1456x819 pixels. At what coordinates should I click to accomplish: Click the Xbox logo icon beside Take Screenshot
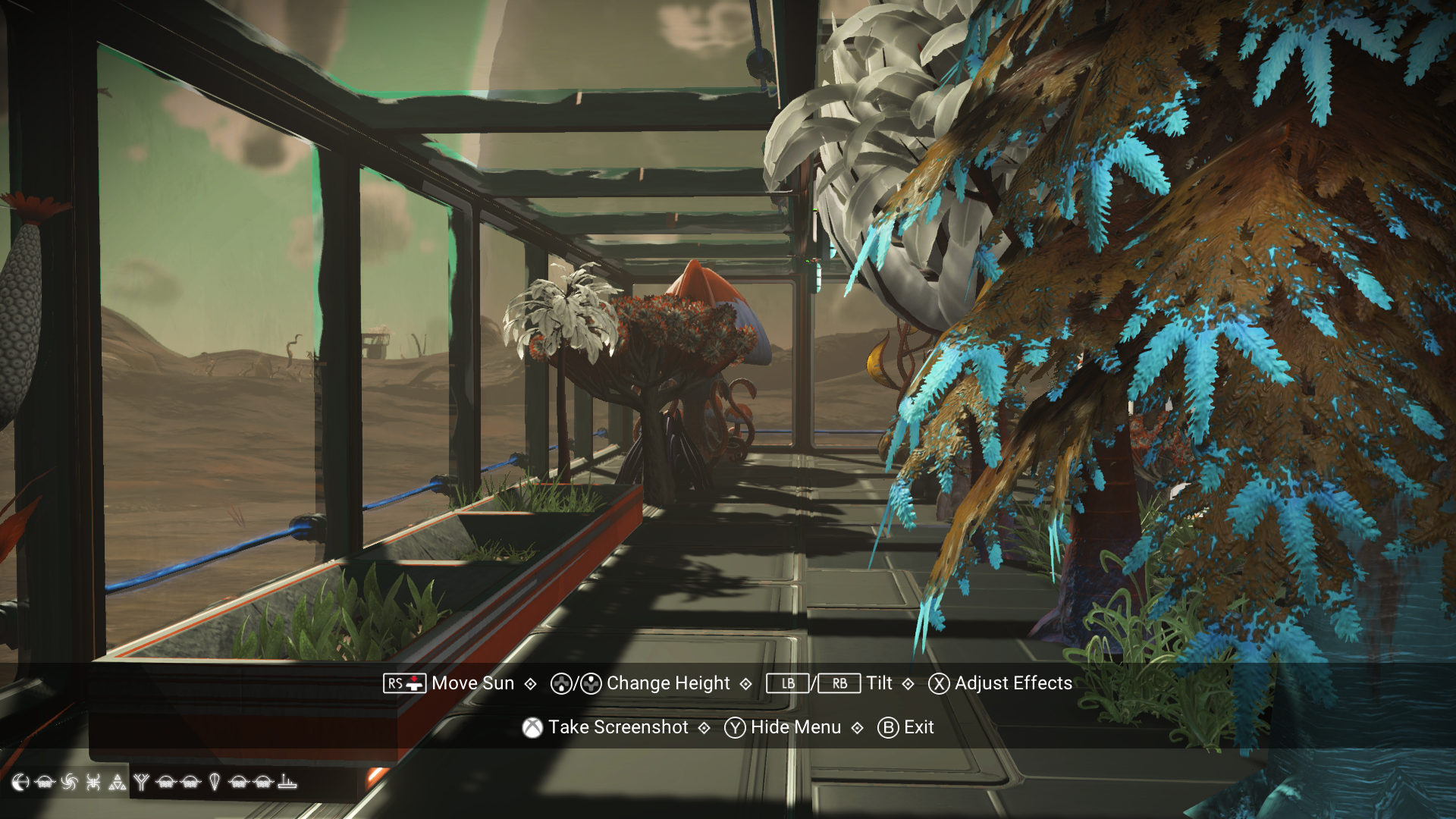531,727
